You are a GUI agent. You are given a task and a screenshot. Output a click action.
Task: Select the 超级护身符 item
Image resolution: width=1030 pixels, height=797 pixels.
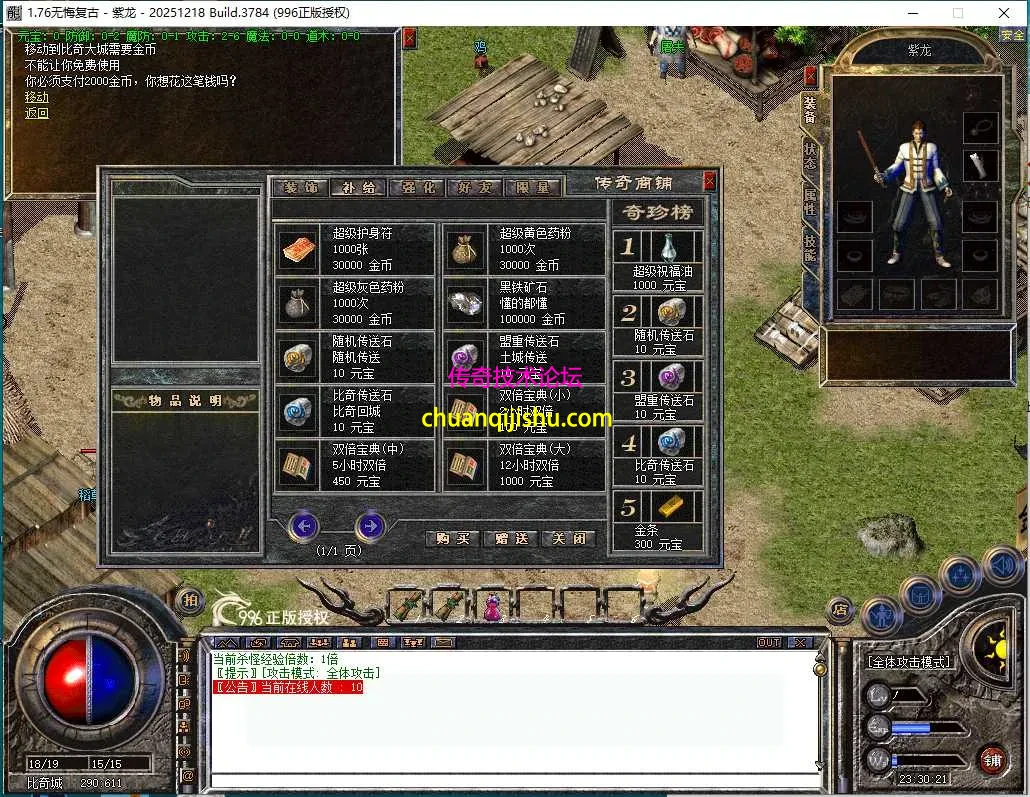coord(355,249)
